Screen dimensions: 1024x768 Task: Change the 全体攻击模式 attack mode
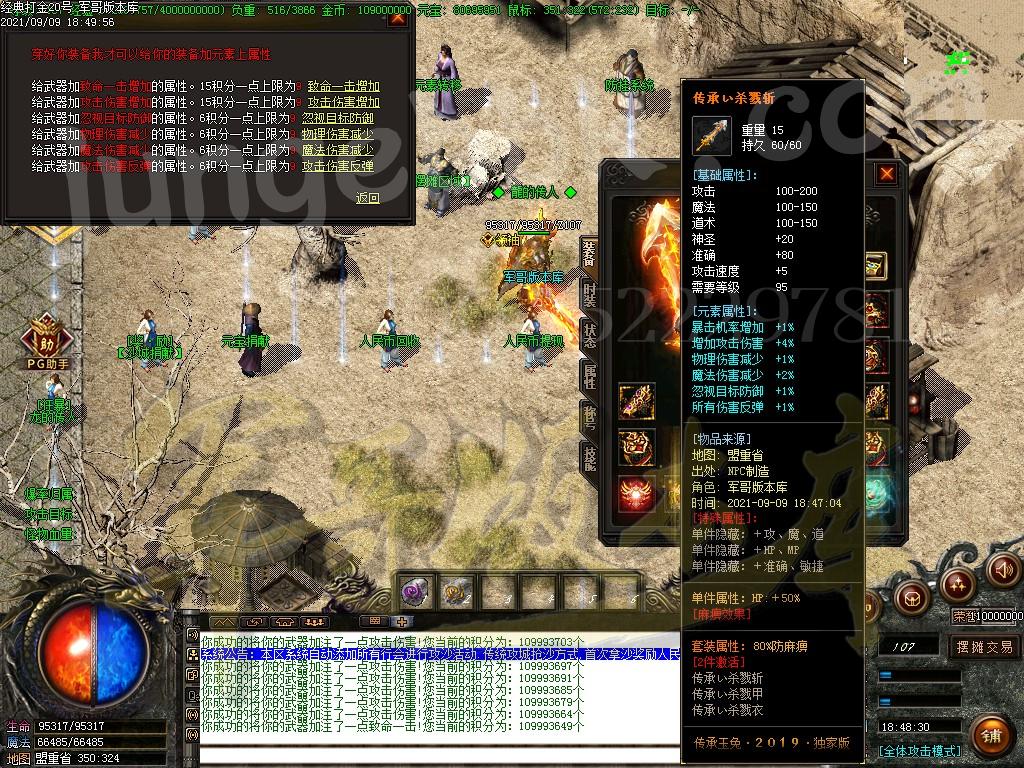click(x=919, y=750)
